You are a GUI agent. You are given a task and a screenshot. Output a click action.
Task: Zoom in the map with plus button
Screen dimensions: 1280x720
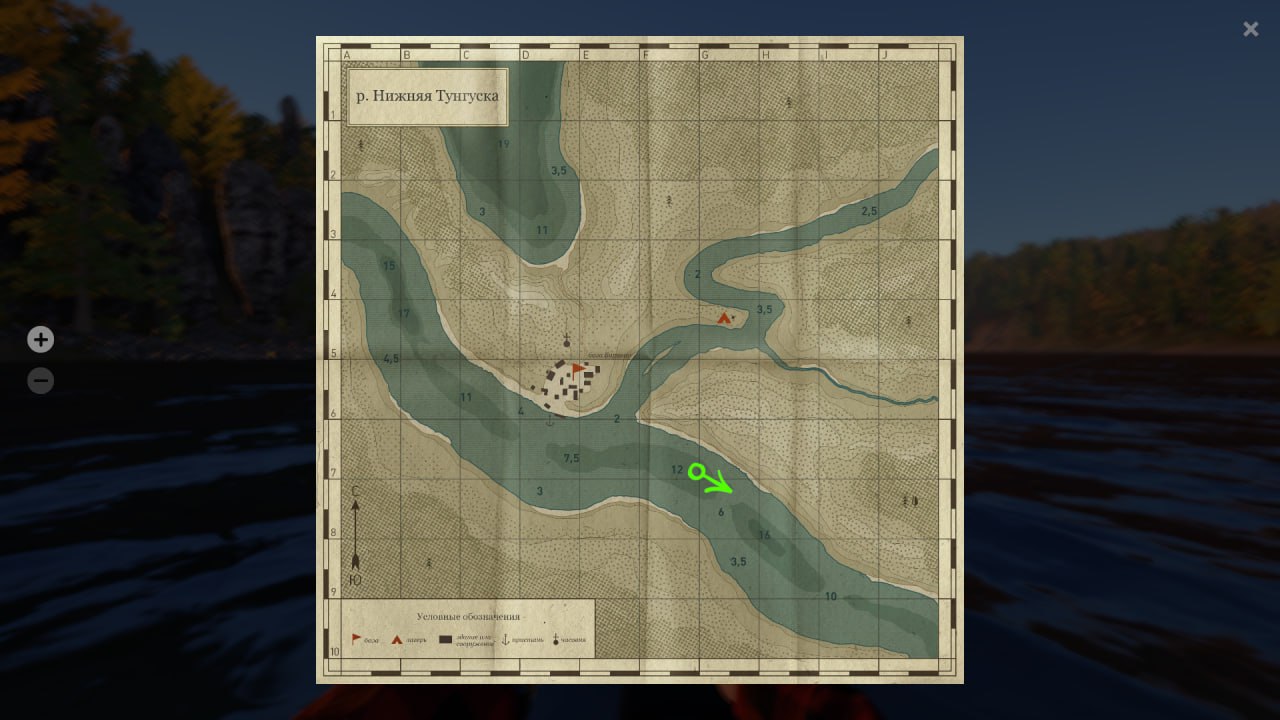(x=40, y=340)
